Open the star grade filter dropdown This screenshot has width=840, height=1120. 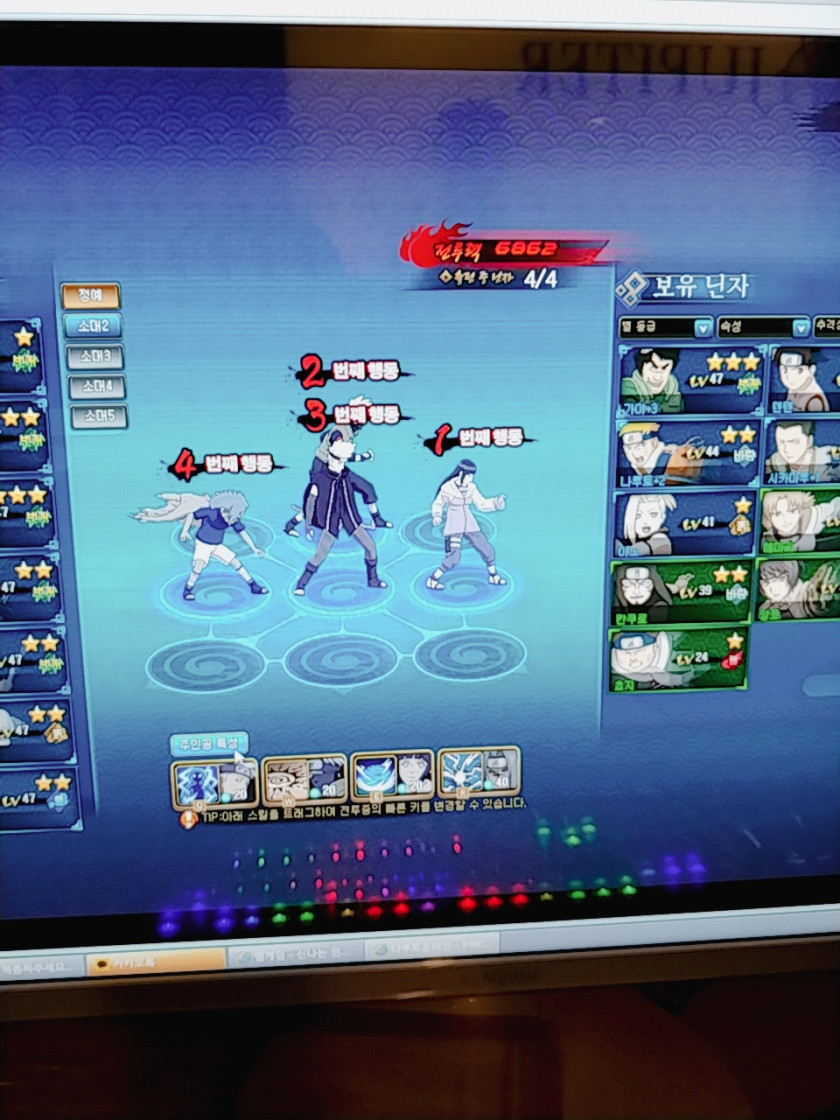tap(665, 327)
